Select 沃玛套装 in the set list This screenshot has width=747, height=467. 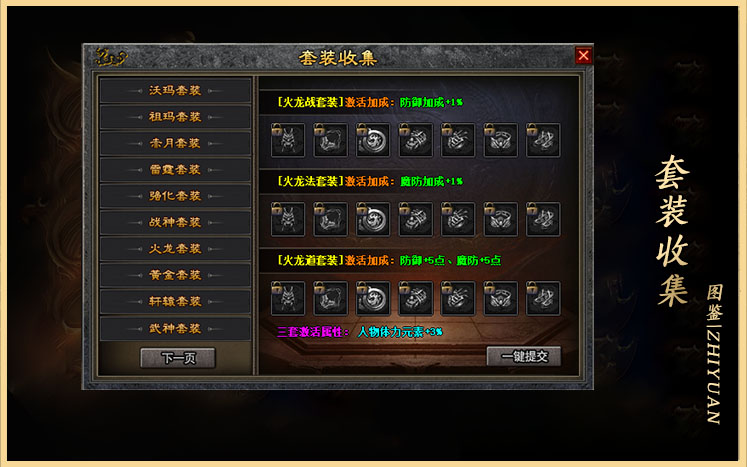tap(175, 91)
